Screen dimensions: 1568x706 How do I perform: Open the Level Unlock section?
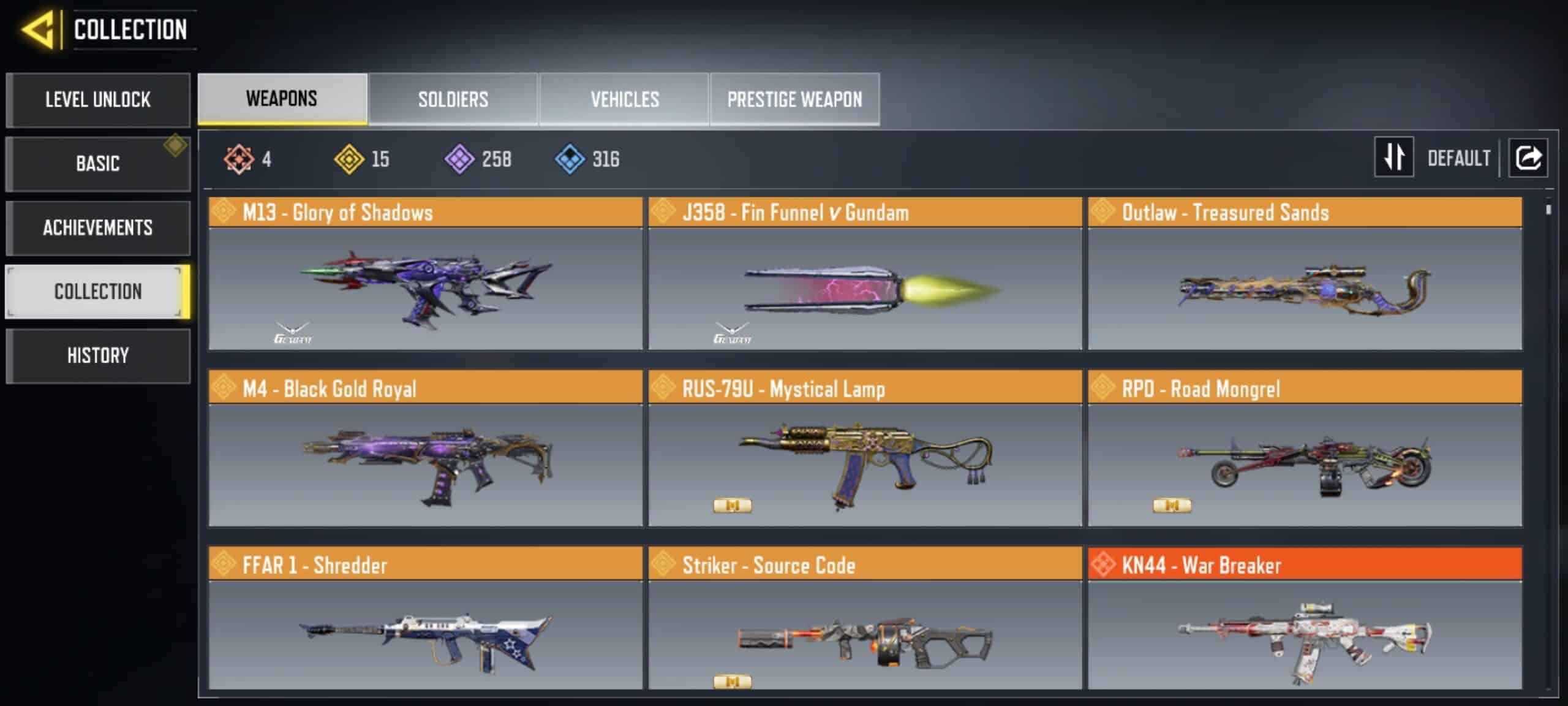click(98, 100)
